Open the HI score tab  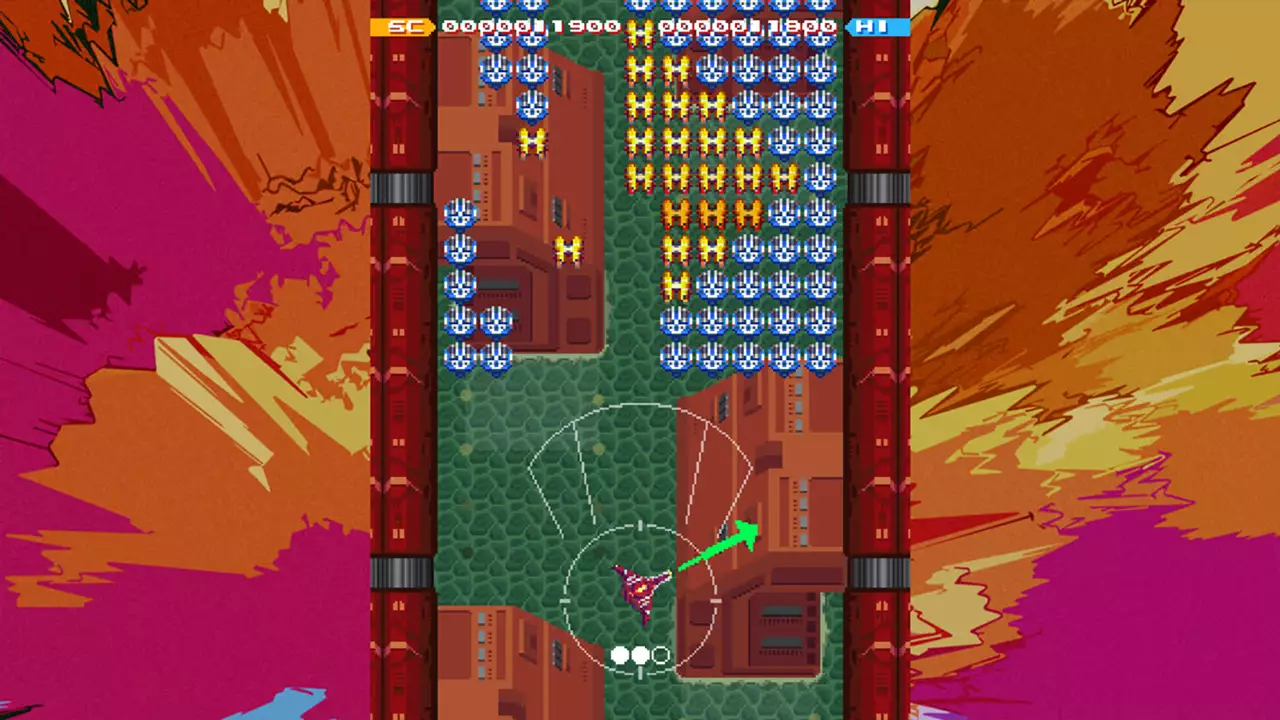click(878, 28)
